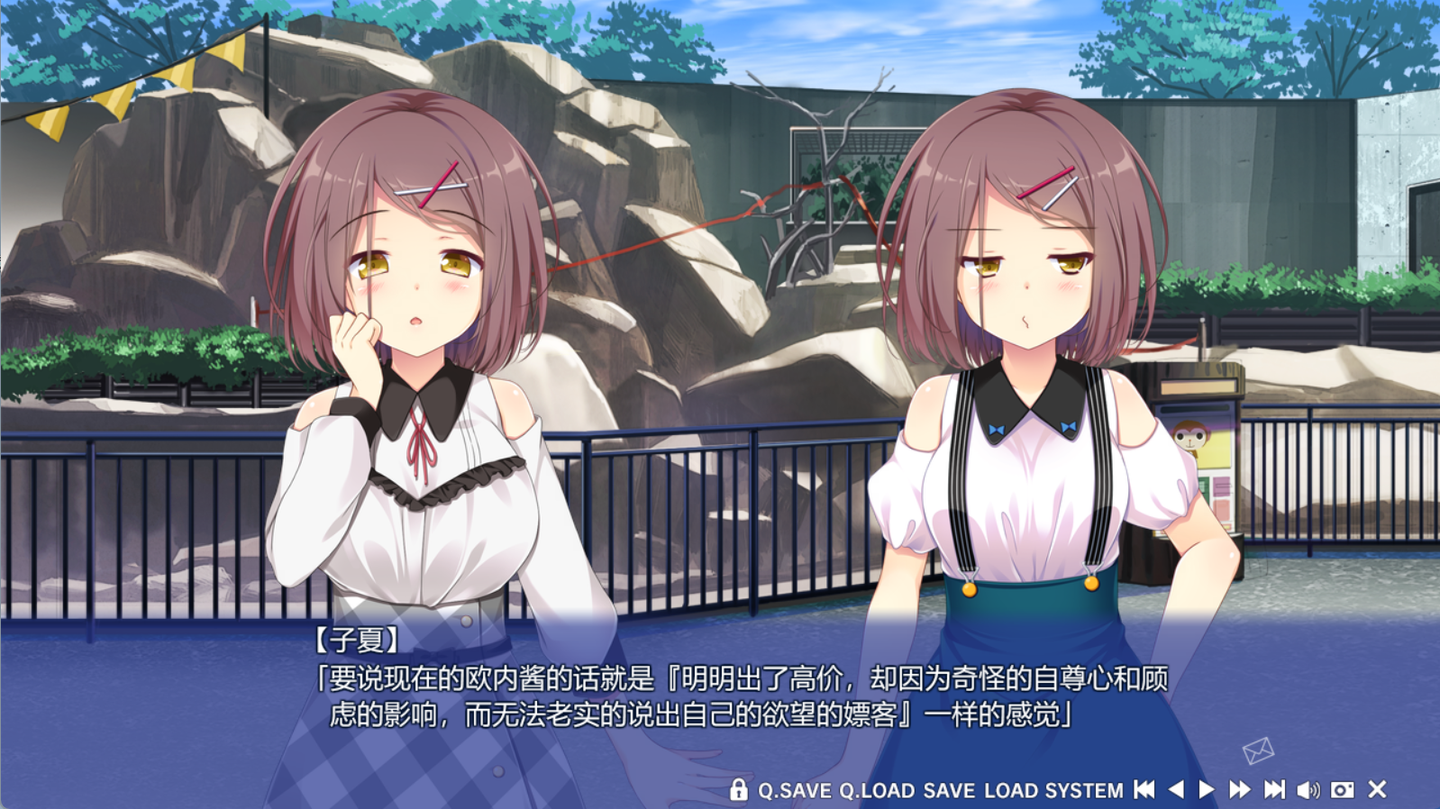Jump to latest text with skip-to-end icon
The image size is (1440, 809).
tap(1273, 788)
